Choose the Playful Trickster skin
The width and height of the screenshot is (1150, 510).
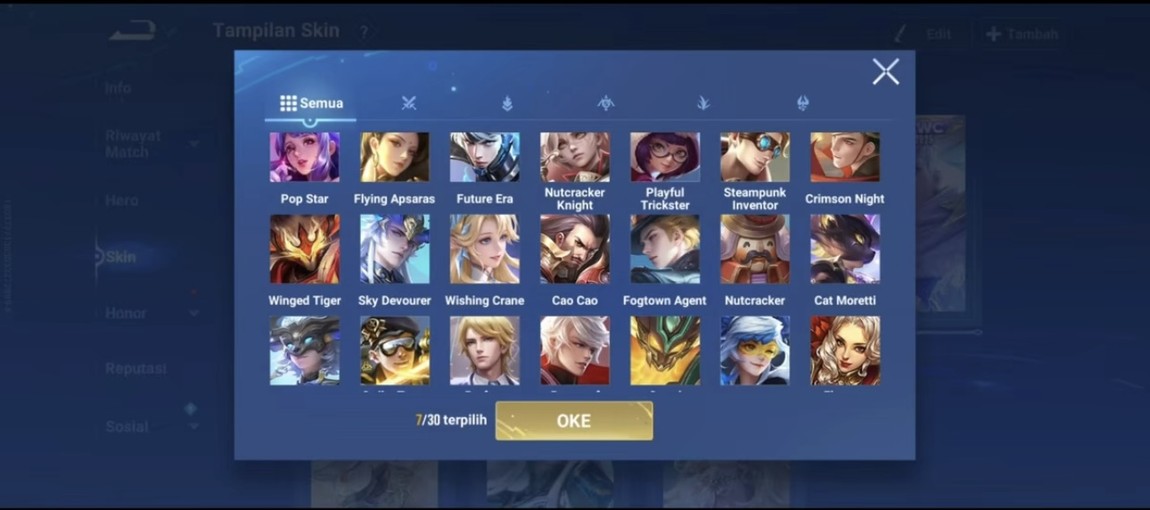coord(665,158)
